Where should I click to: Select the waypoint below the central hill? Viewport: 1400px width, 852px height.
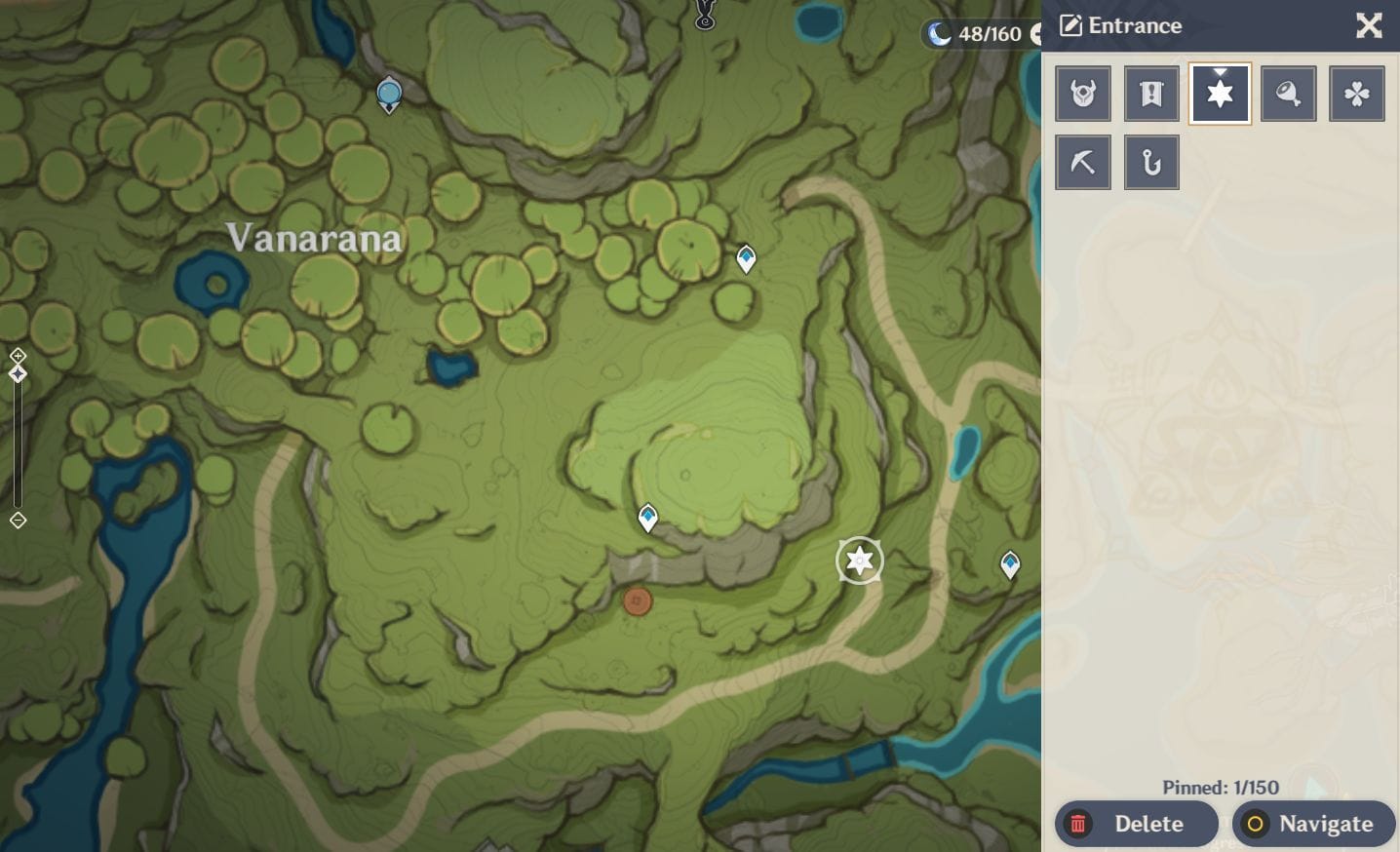pos(647,517)
